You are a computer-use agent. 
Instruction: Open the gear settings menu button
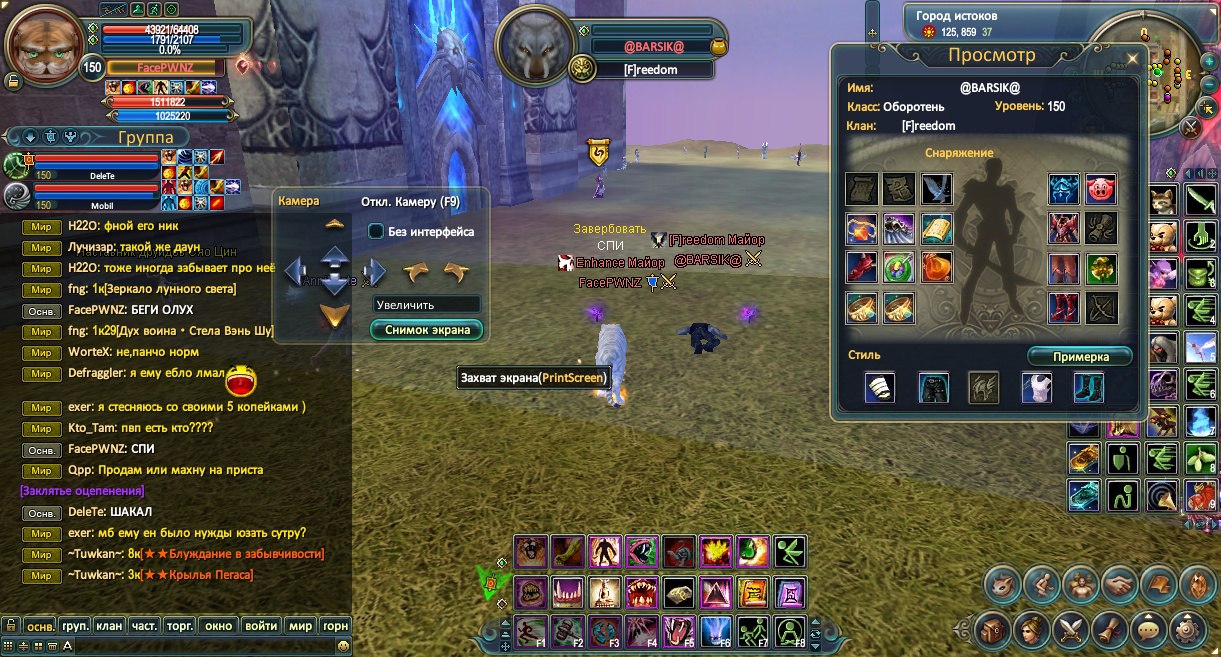(1189, 630)
